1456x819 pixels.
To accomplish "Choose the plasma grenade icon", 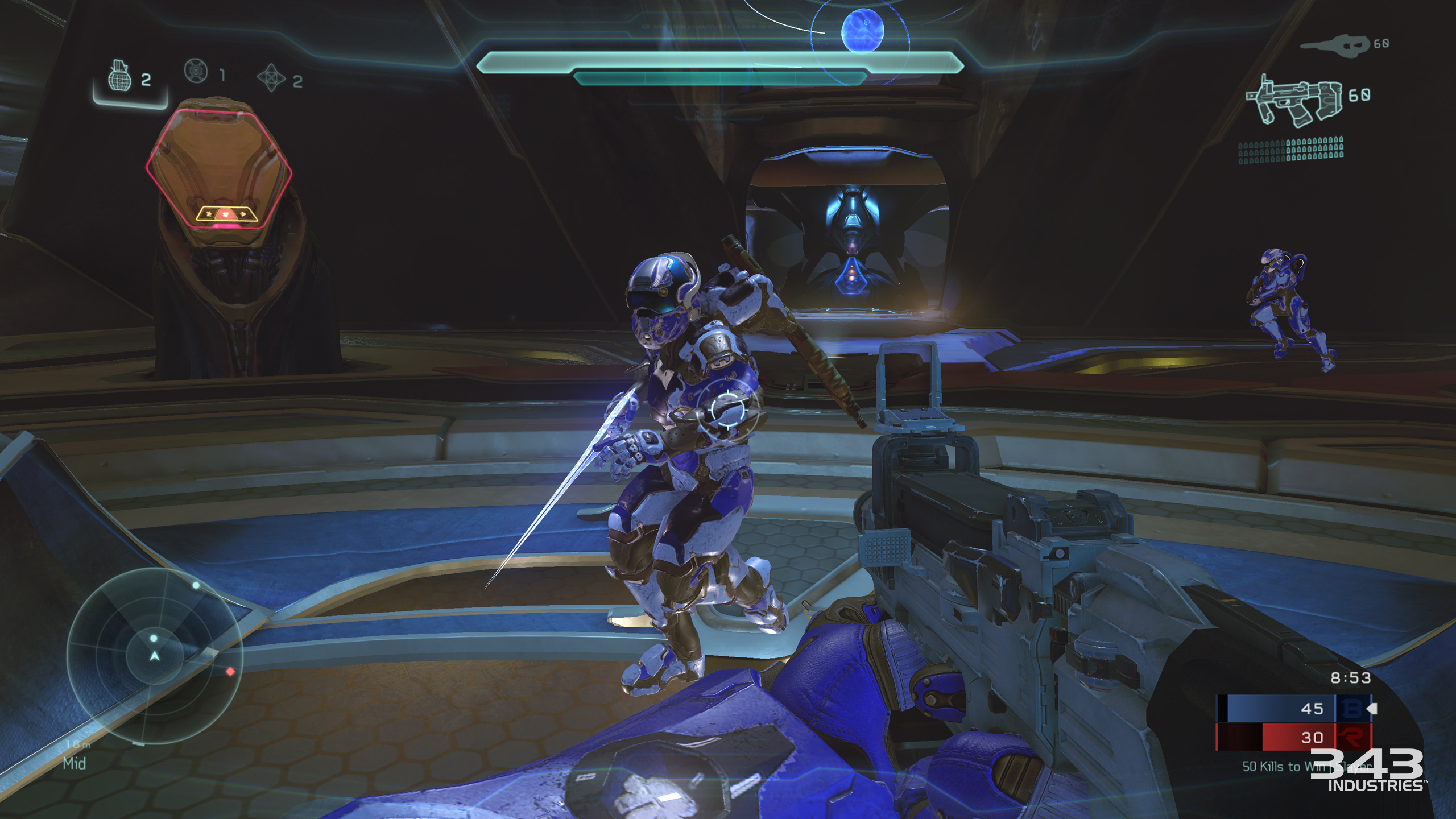I will pos(196,71).
